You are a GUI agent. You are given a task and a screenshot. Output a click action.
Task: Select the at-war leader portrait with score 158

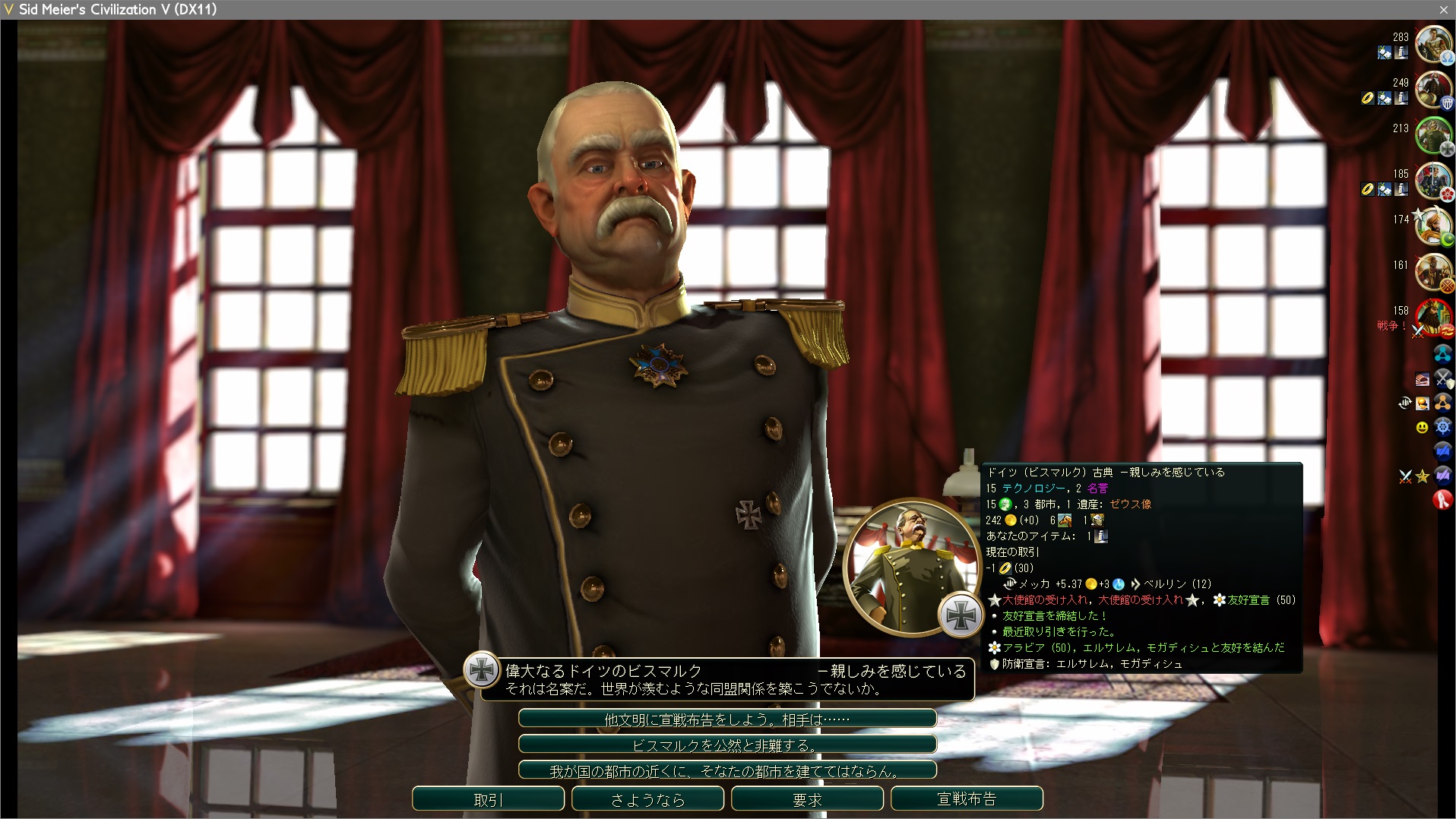[x=1433, y=318]
